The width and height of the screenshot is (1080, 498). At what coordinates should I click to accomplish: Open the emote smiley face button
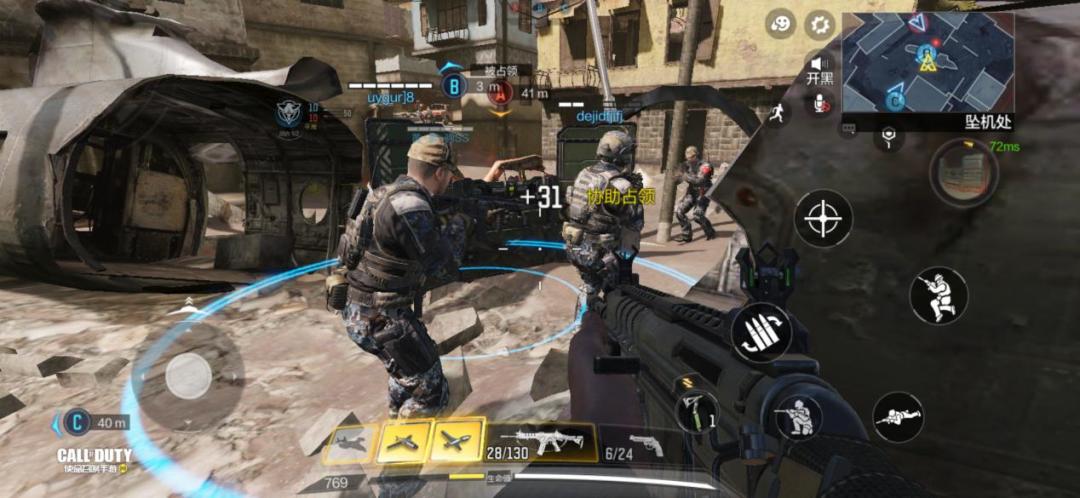pos(781,25)
